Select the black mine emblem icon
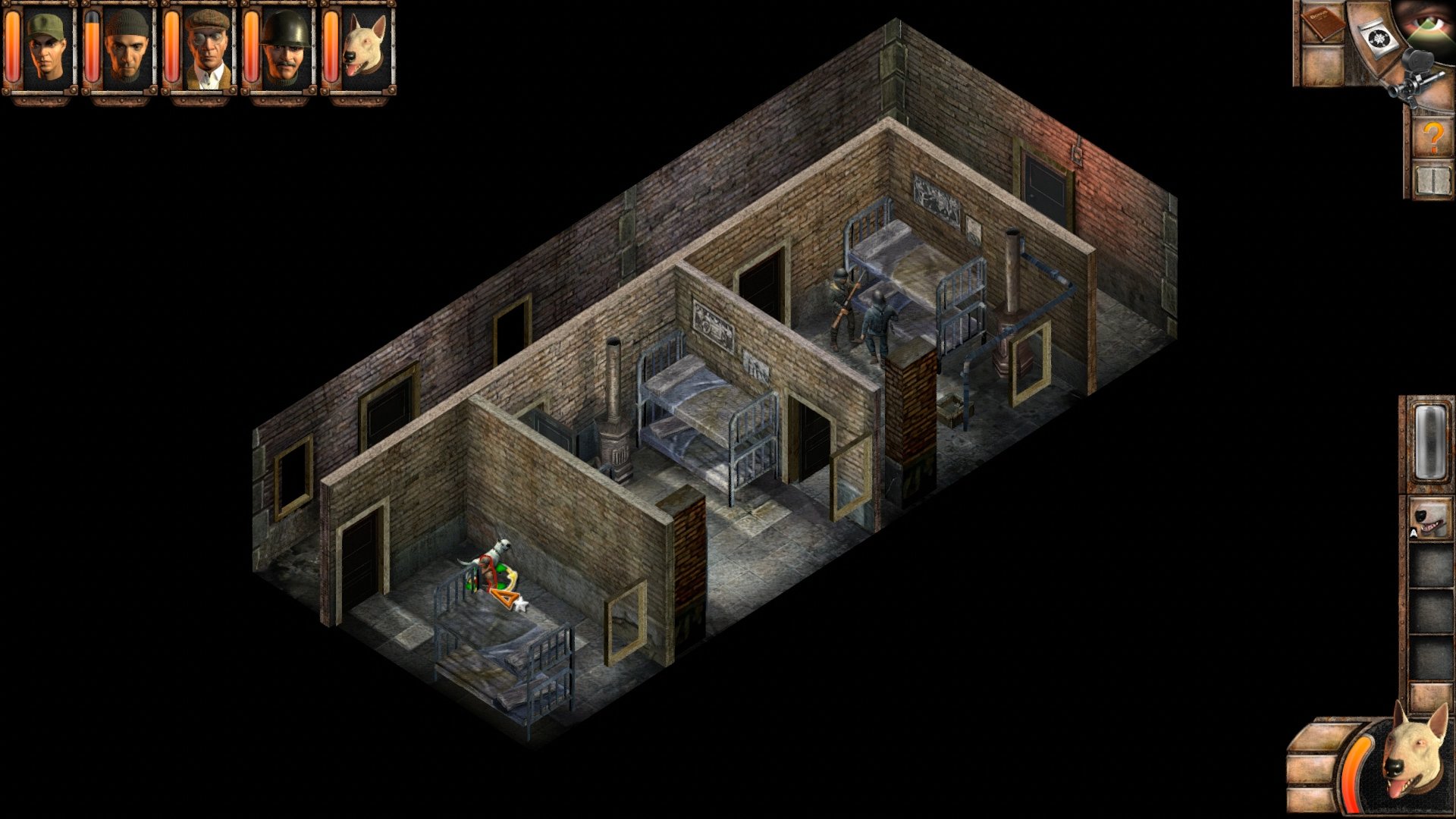The height and width of the screenshot is (819, 1456). click(1378, 37)
